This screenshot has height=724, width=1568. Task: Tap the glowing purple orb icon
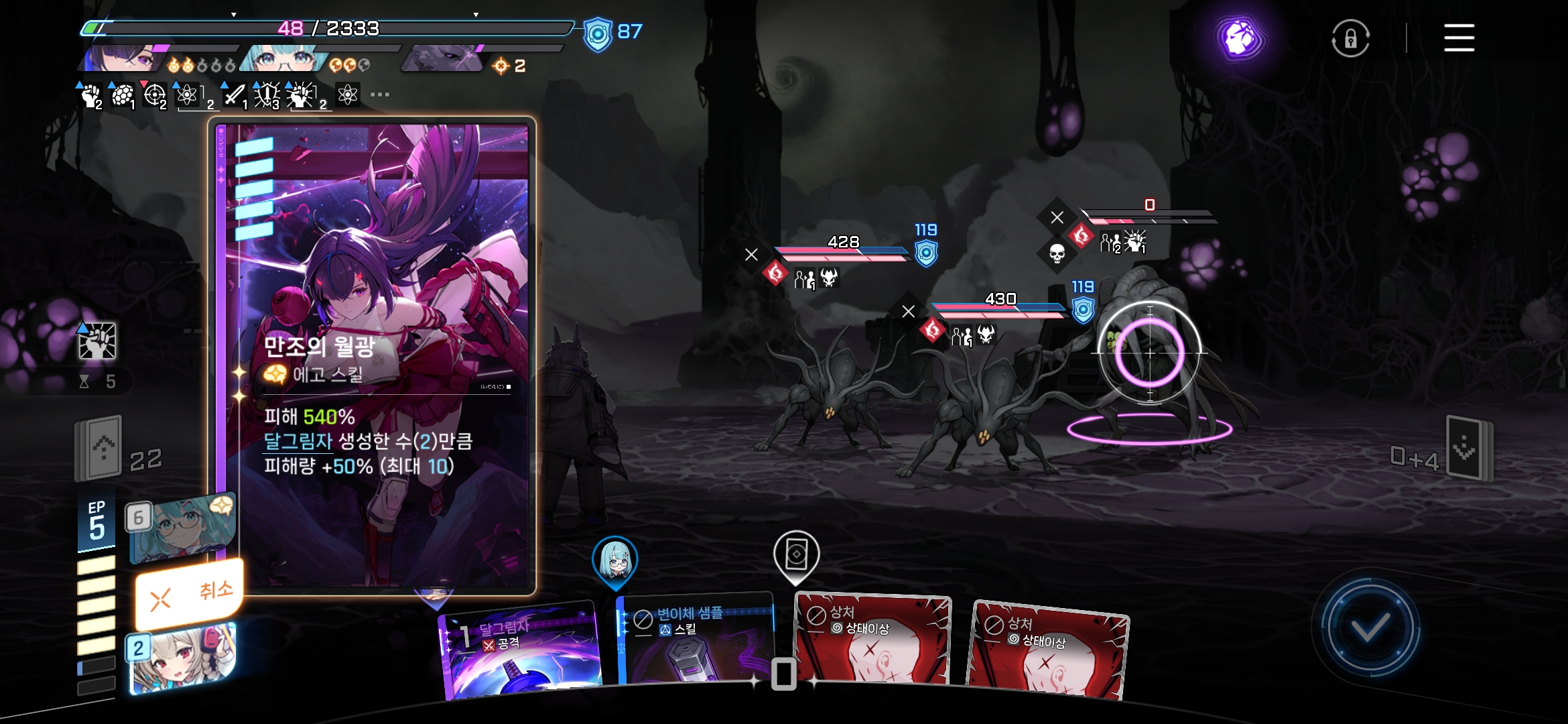pyautogui.click(x=1239, y=38)
